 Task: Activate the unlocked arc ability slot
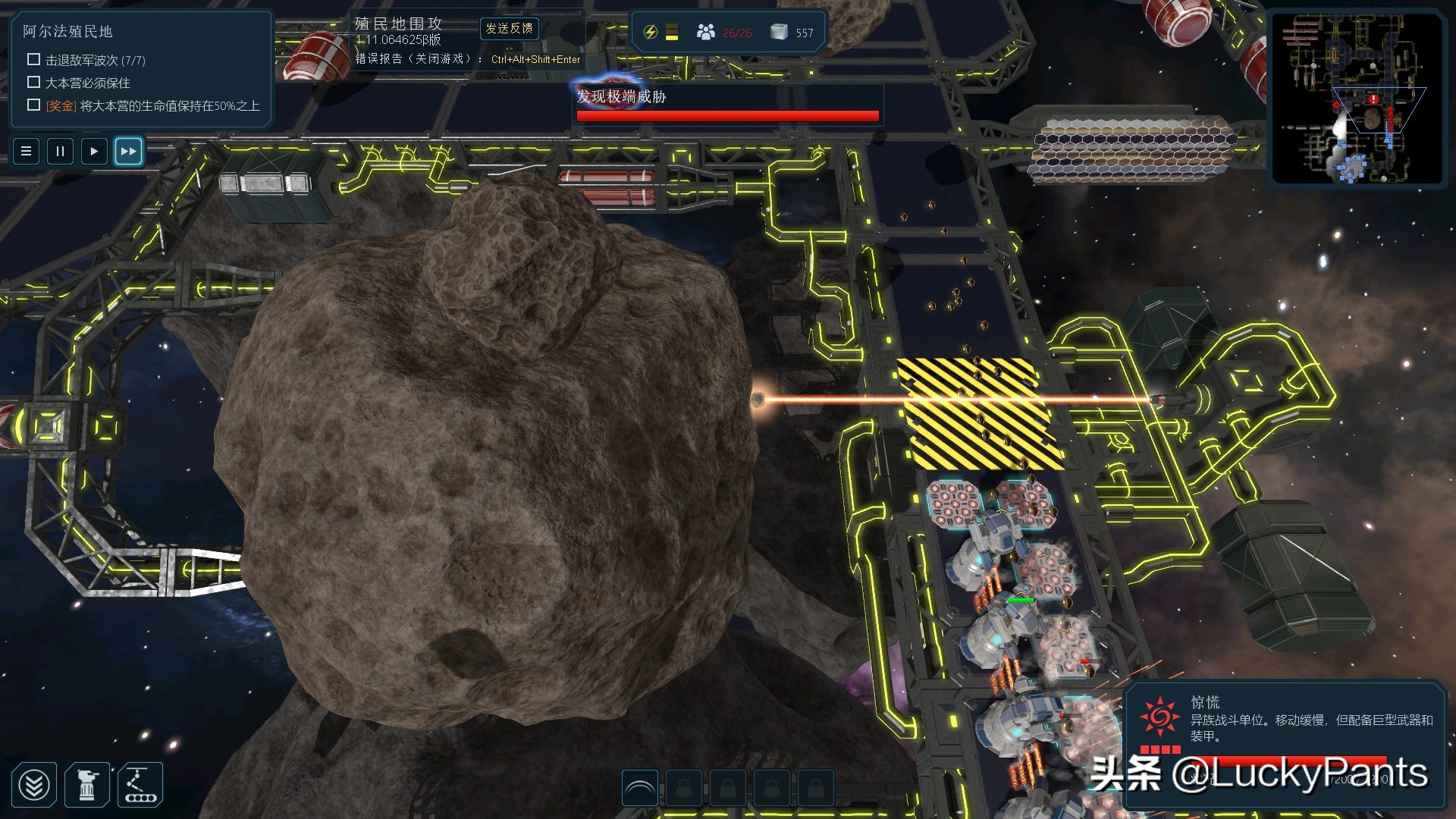639,789
